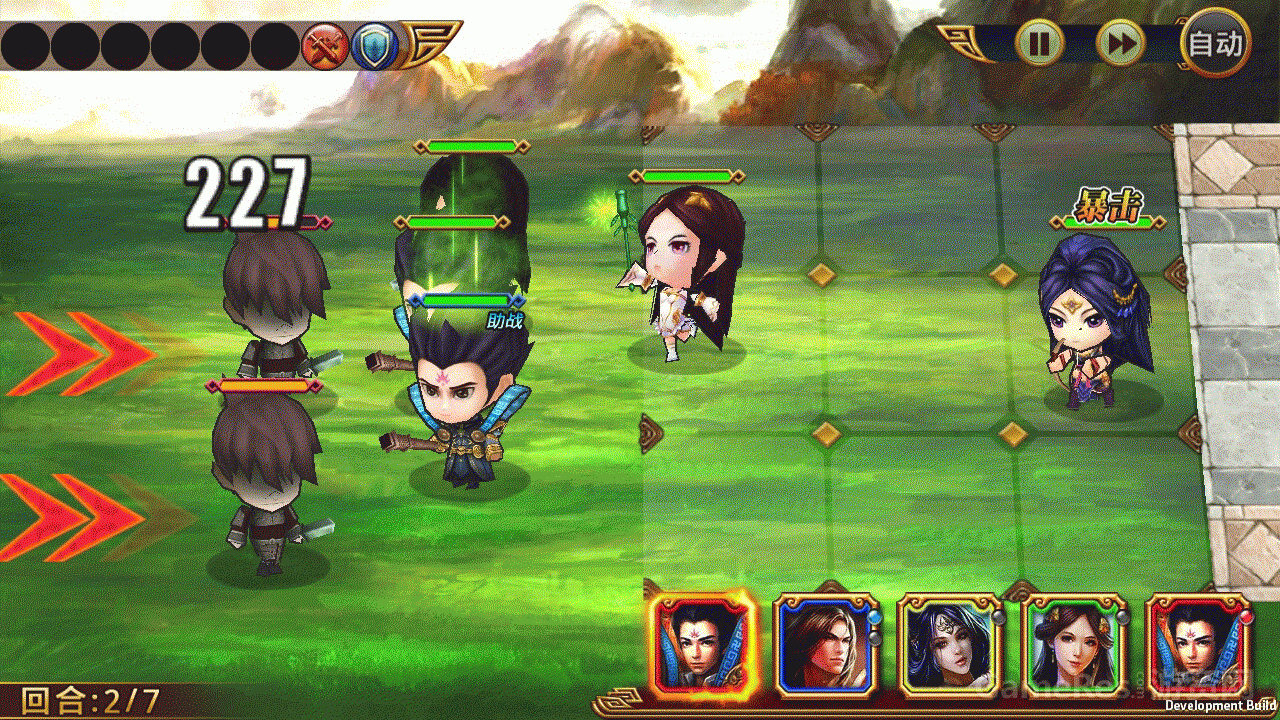Enable fast-forward battle speed
Image resolution: width=1280 pixels, height=720 pixels.
point(1118,43)
